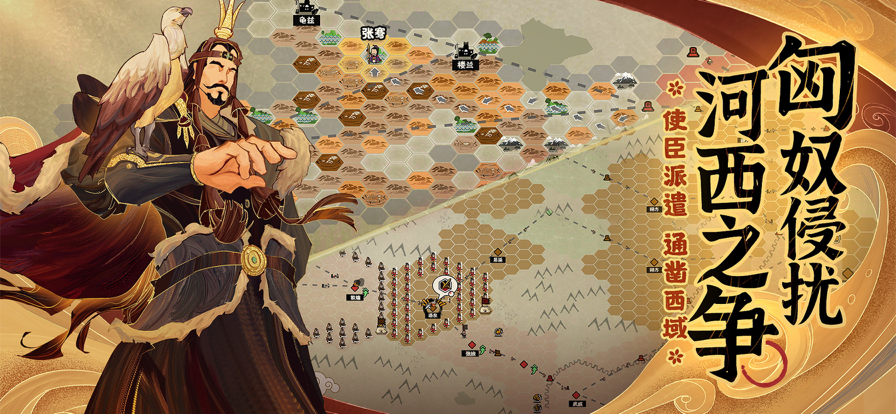Choose the 龟兹 city marker

tap(304, 14)
